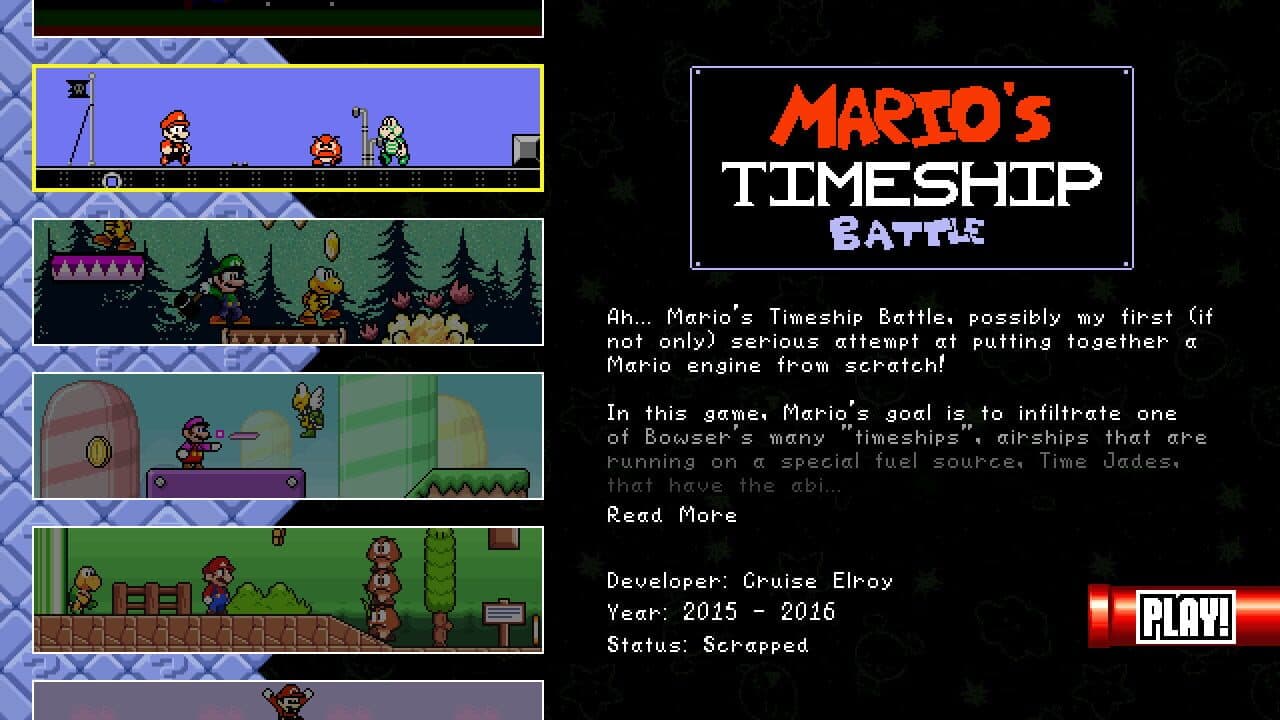
Task: Select the bottom pink-background game banner
Action: pos(290,700)
